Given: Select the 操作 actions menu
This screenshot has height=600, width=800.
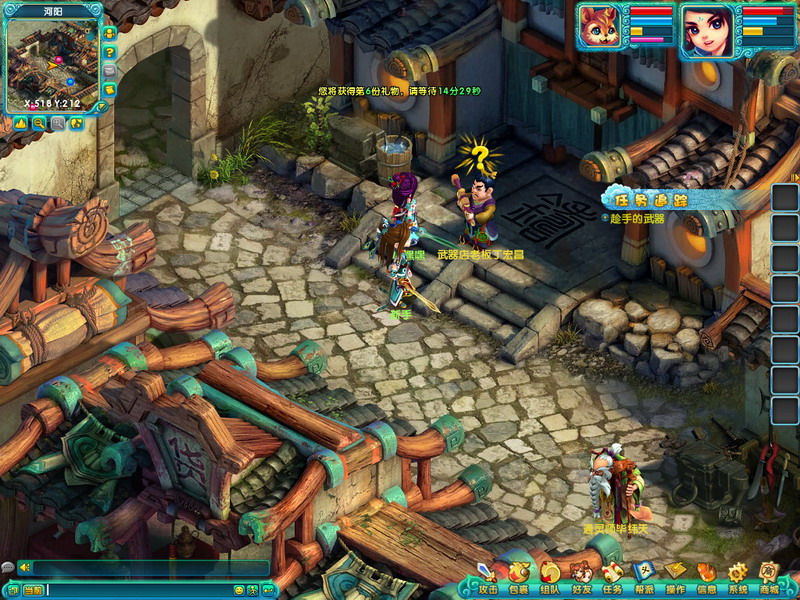Looking at the screenshot, I should point(675,575).
